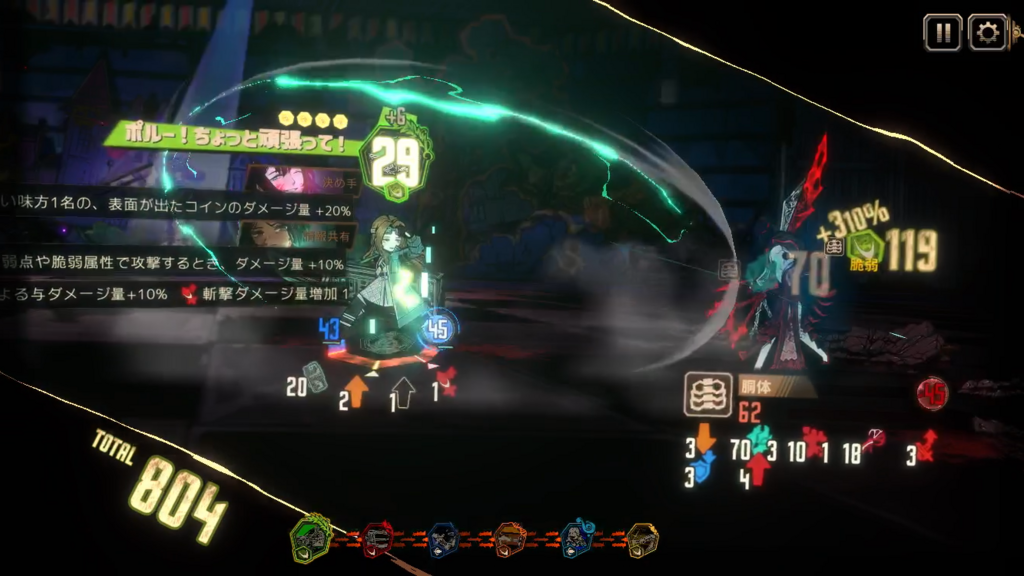Choose the dark blue chain skill icon

[445, 540]
